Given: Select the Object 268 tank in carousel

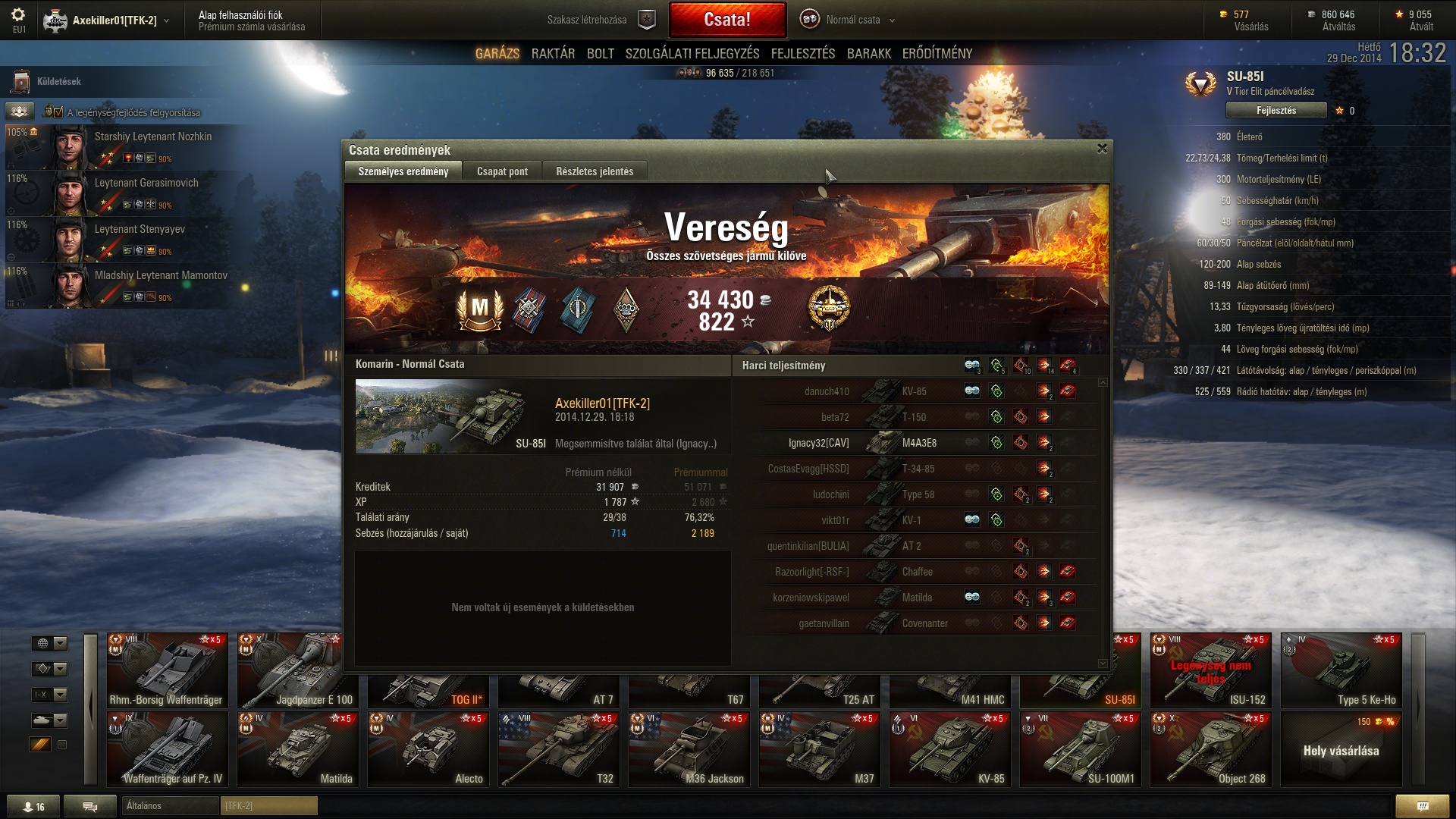Looking at the screenshot, I should pos(1210,748).
